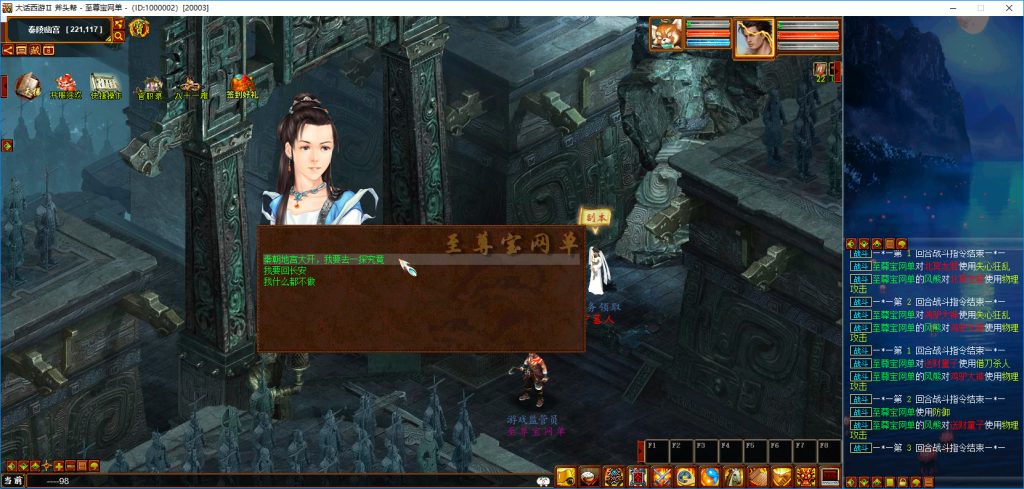Select the '我要回长安' dialogue reply

[287, 270]
